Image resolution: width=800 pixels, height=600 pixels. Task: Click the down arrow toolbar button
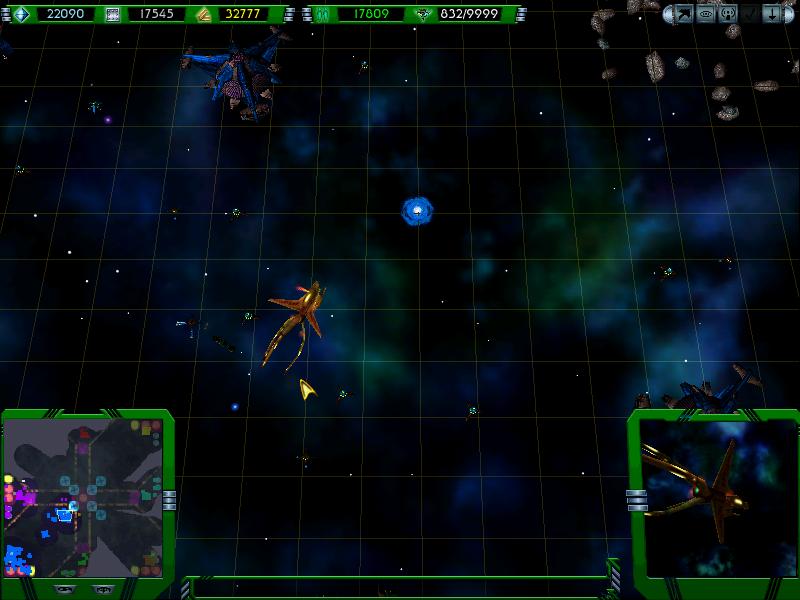pos(771,14)
